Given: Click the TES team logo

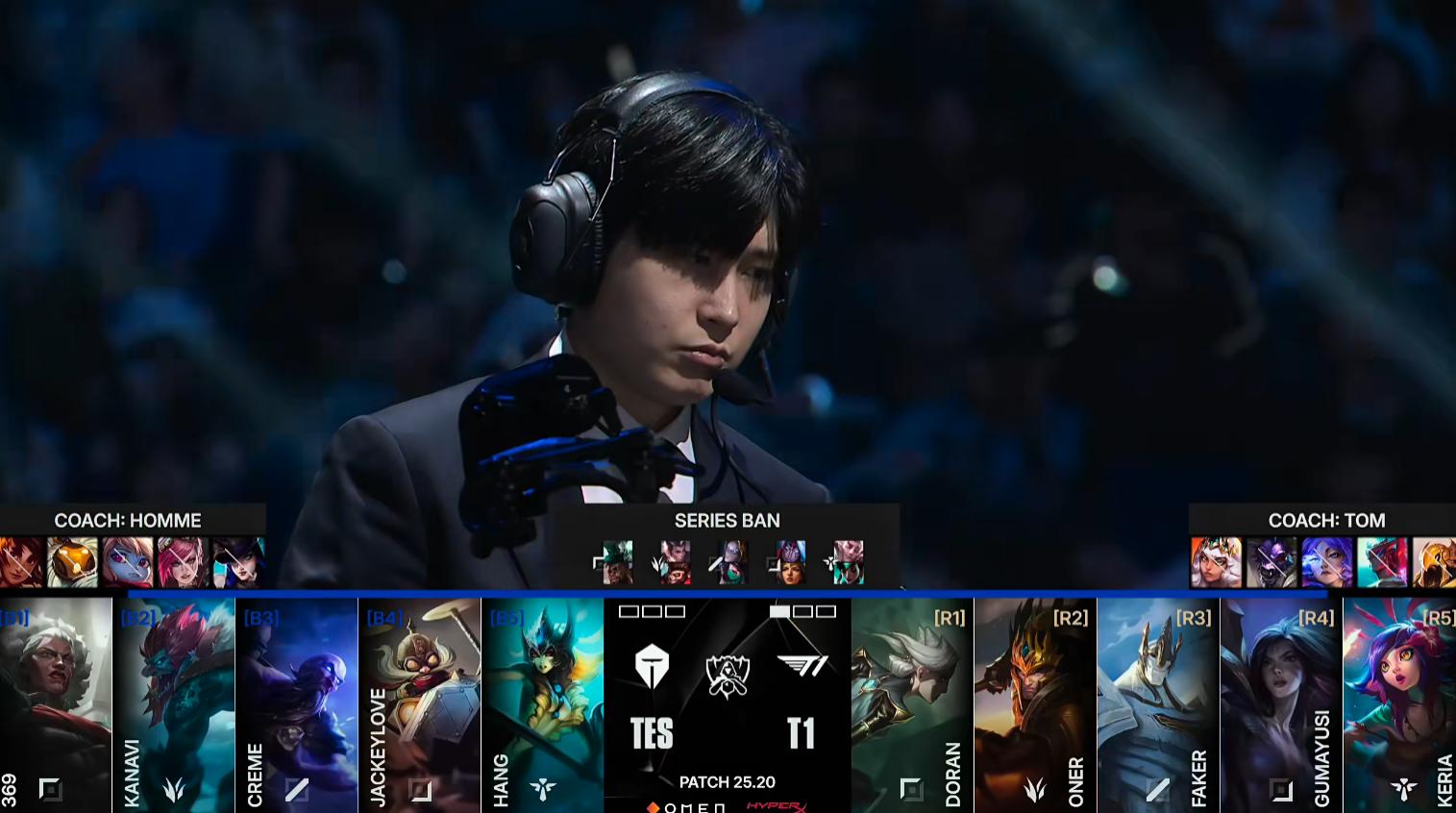Looking at the screenshot, I should point(652,666).
